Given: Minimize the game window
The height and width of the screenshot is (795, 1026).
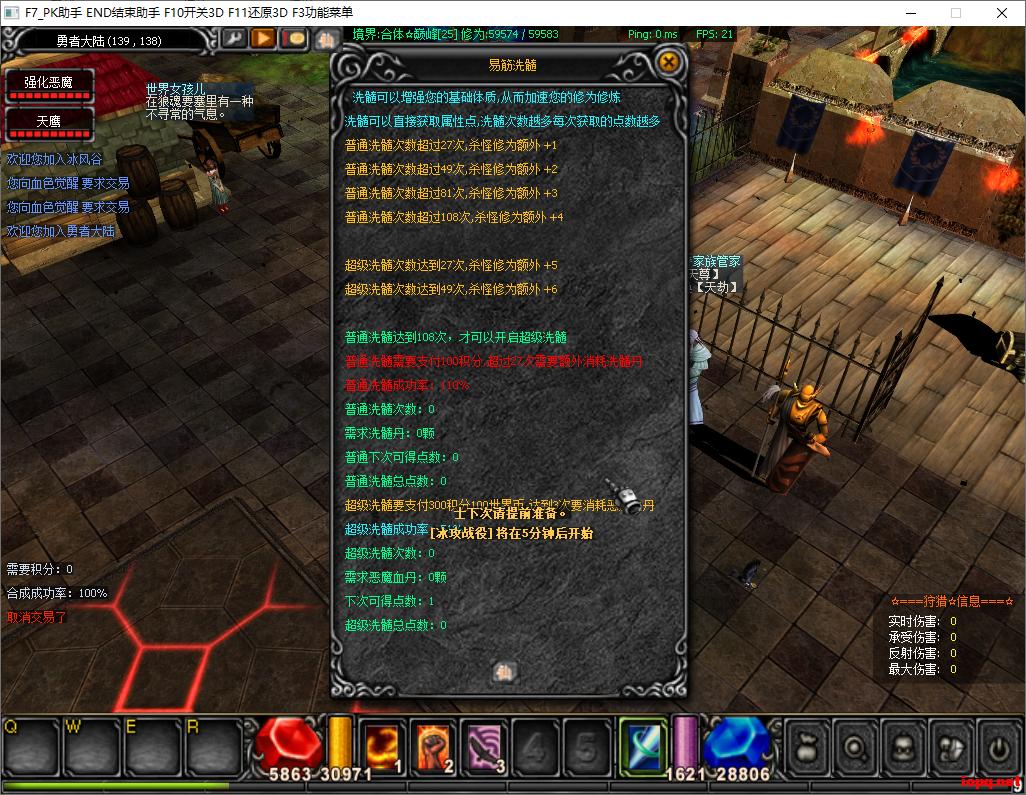Looking at the screenshot, I should 910,13.
